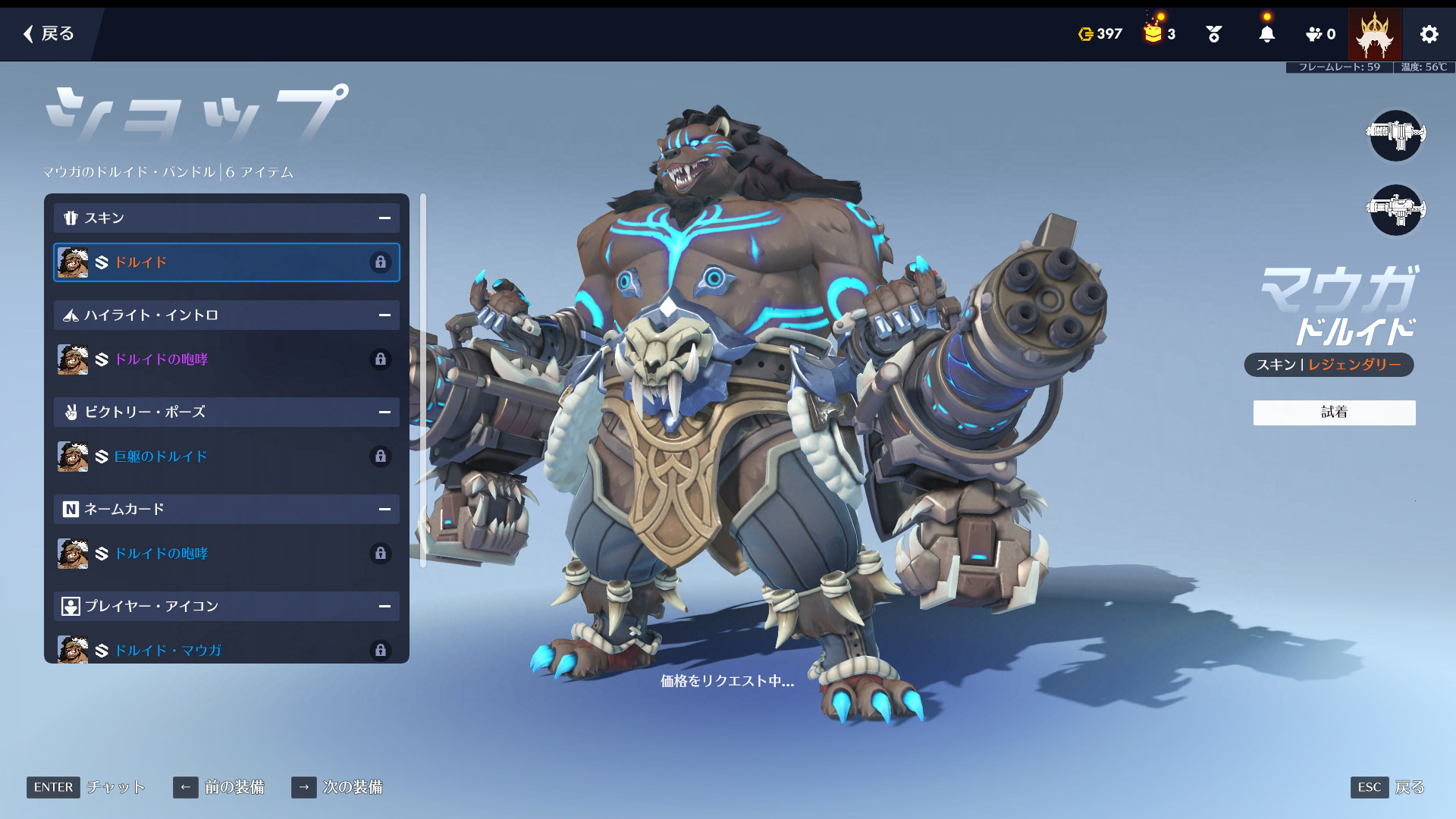Open the coin currency balance
Screen dimensions: 1456x819
click(1100, 34)
